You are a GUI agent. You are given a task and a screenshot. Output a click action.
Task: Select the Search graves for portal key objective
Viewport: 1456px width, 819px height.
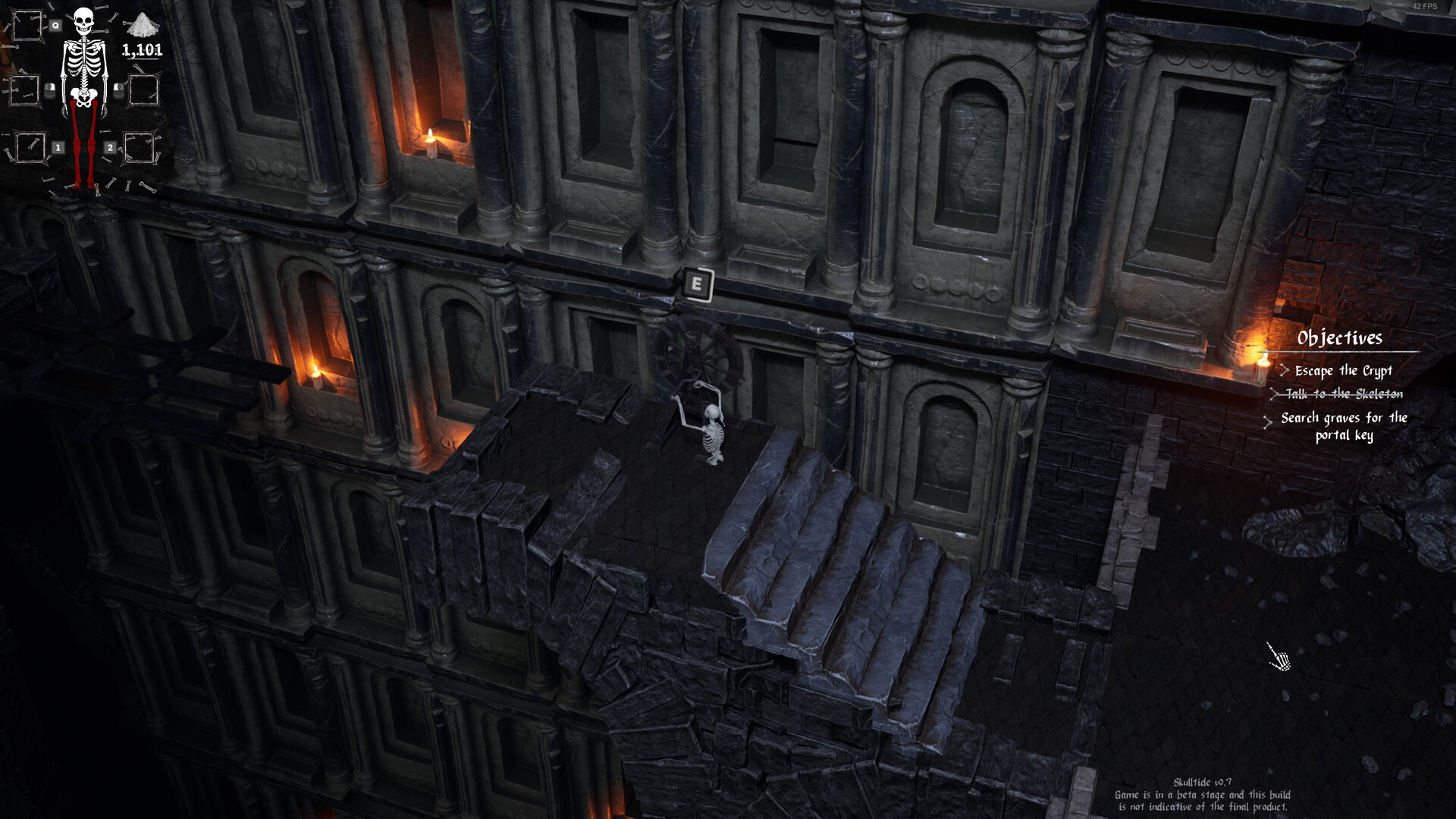click(x=1344, y=426)
